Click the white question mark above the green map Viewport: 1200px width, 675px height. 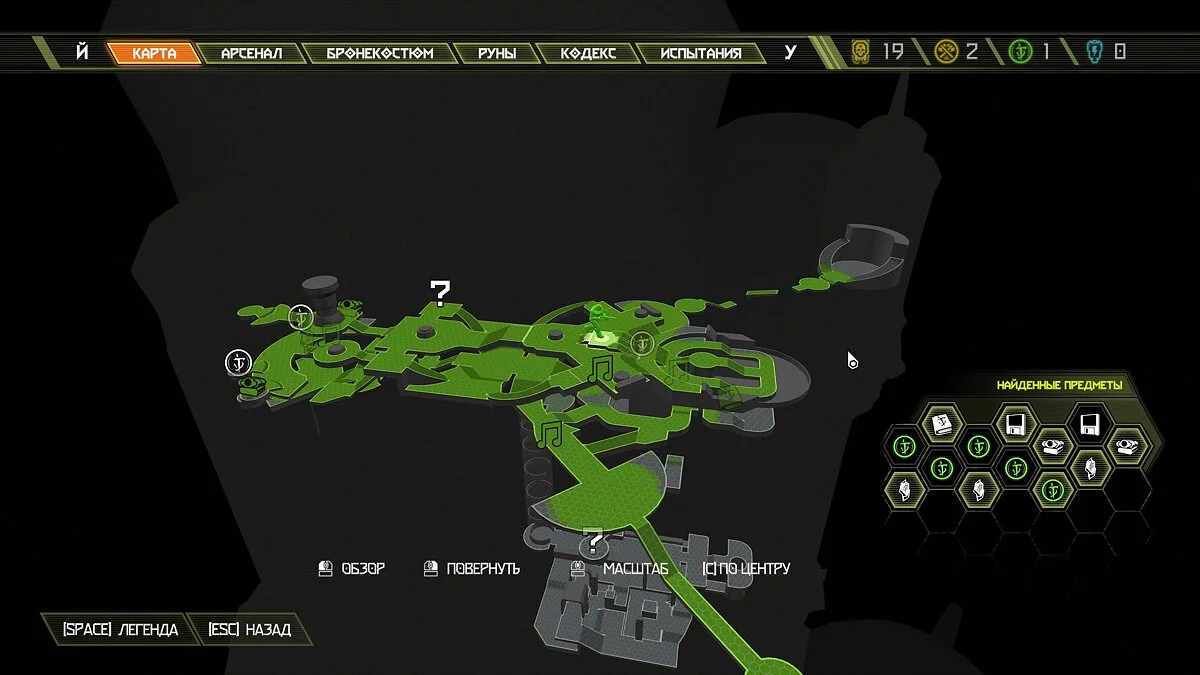click(440, 292)
